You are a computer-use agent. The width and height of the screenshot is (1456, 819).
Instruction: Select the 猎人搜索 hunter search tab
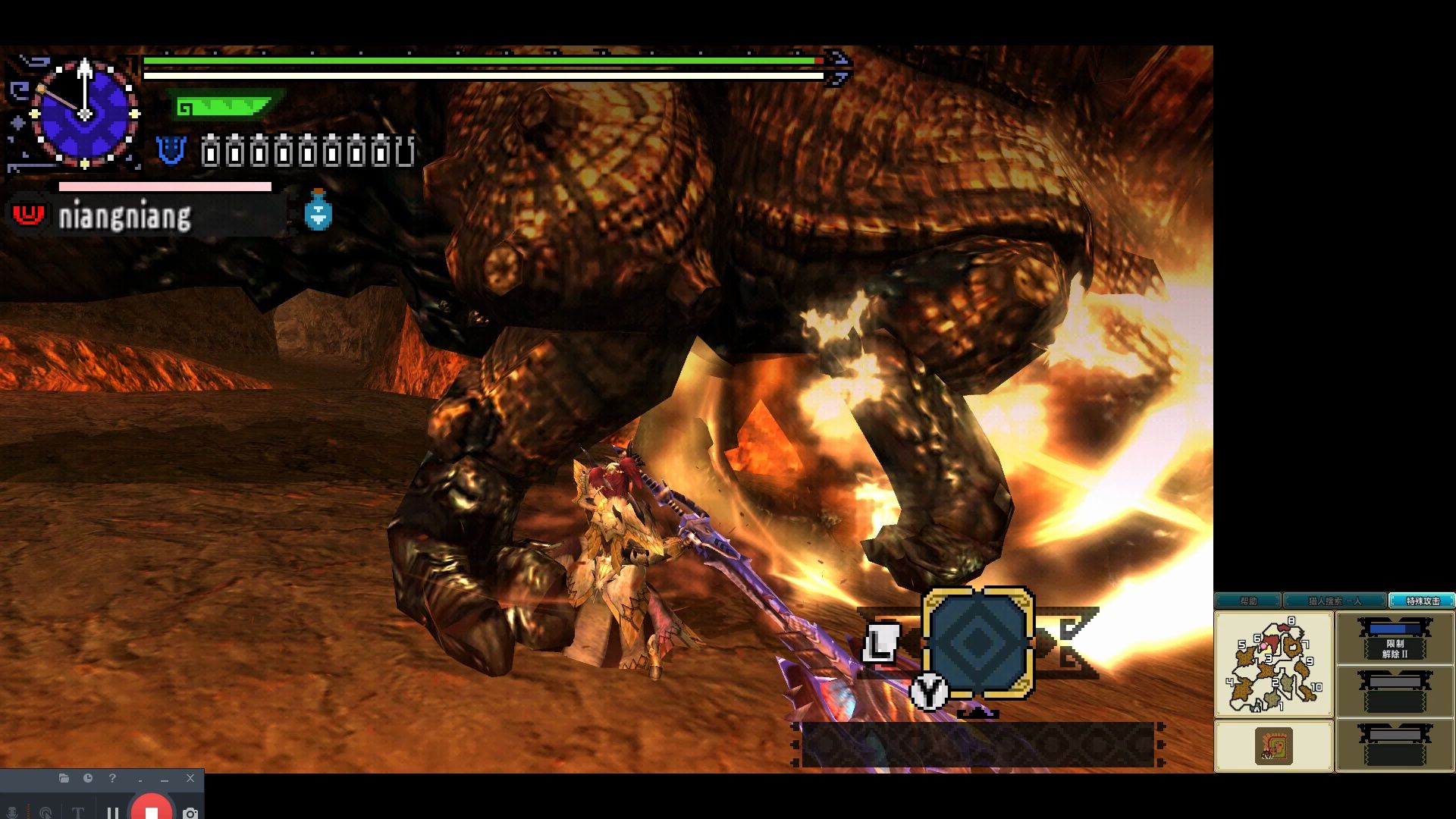[1335, 601]
